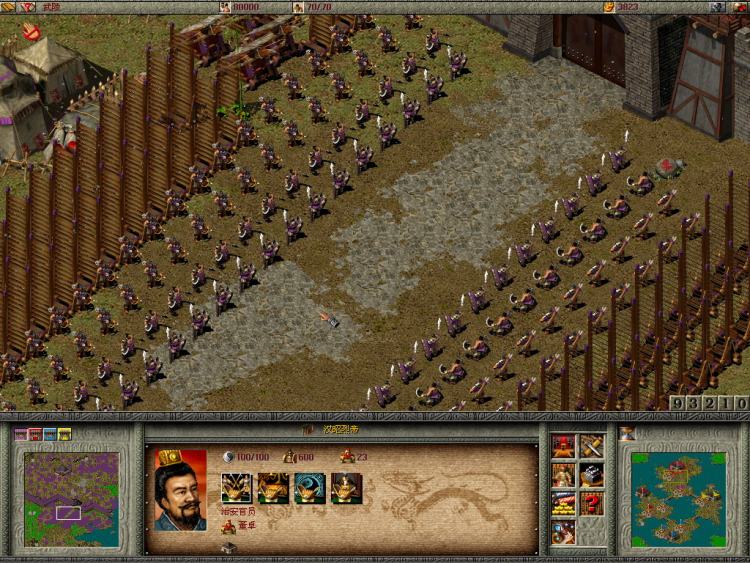This screenshot has height=563, width=750.
Task: Open the red question mark help
Action: pos(592,502)
